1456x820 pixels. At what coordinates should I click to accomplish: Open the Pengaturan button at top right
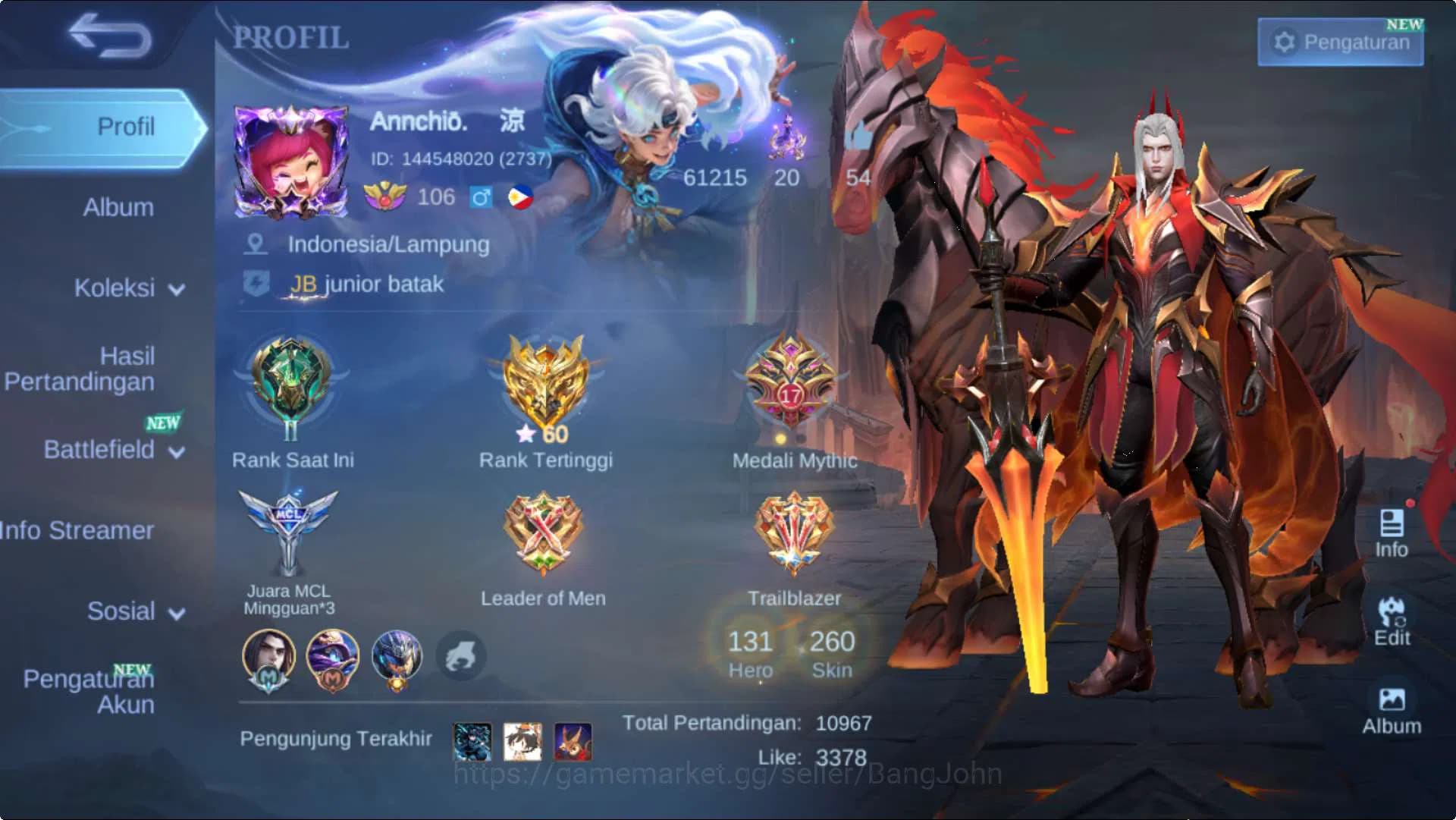coord(1341,42)
